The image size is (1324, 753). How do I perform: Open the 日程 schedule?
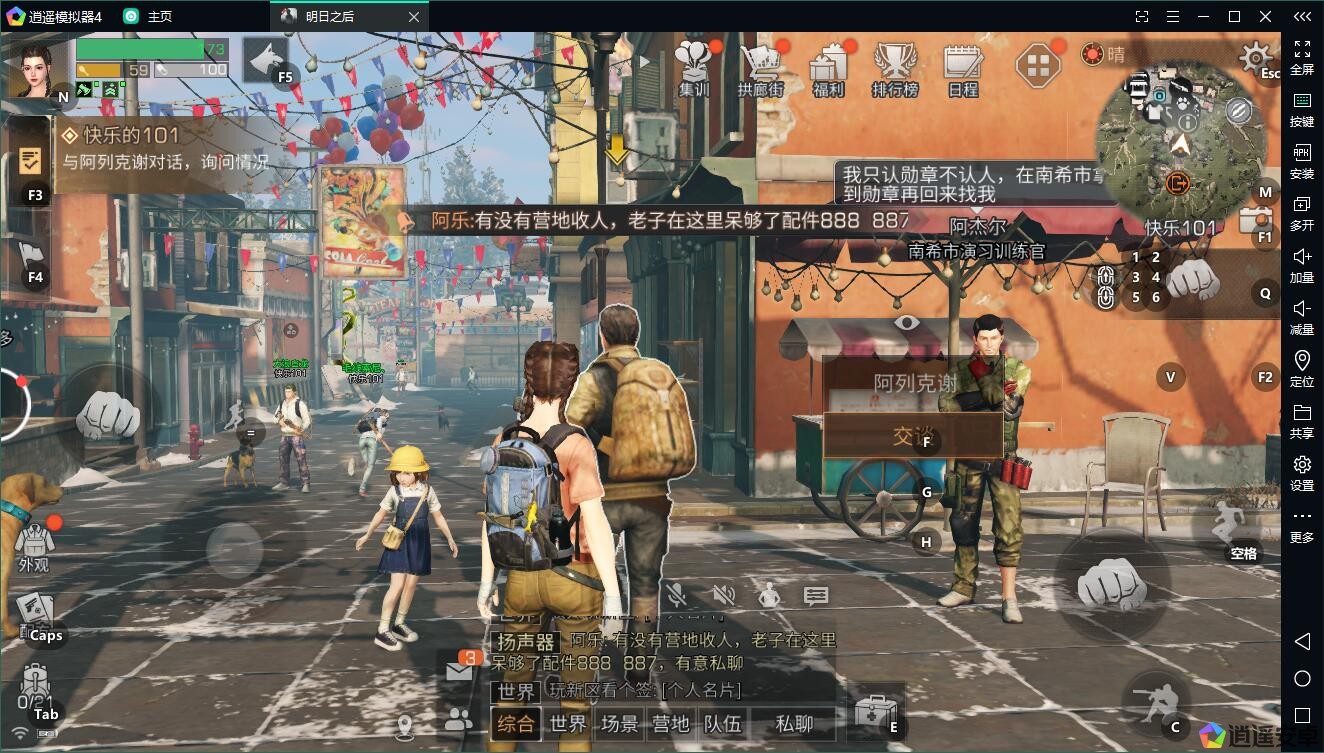click(x=963, y=68)
